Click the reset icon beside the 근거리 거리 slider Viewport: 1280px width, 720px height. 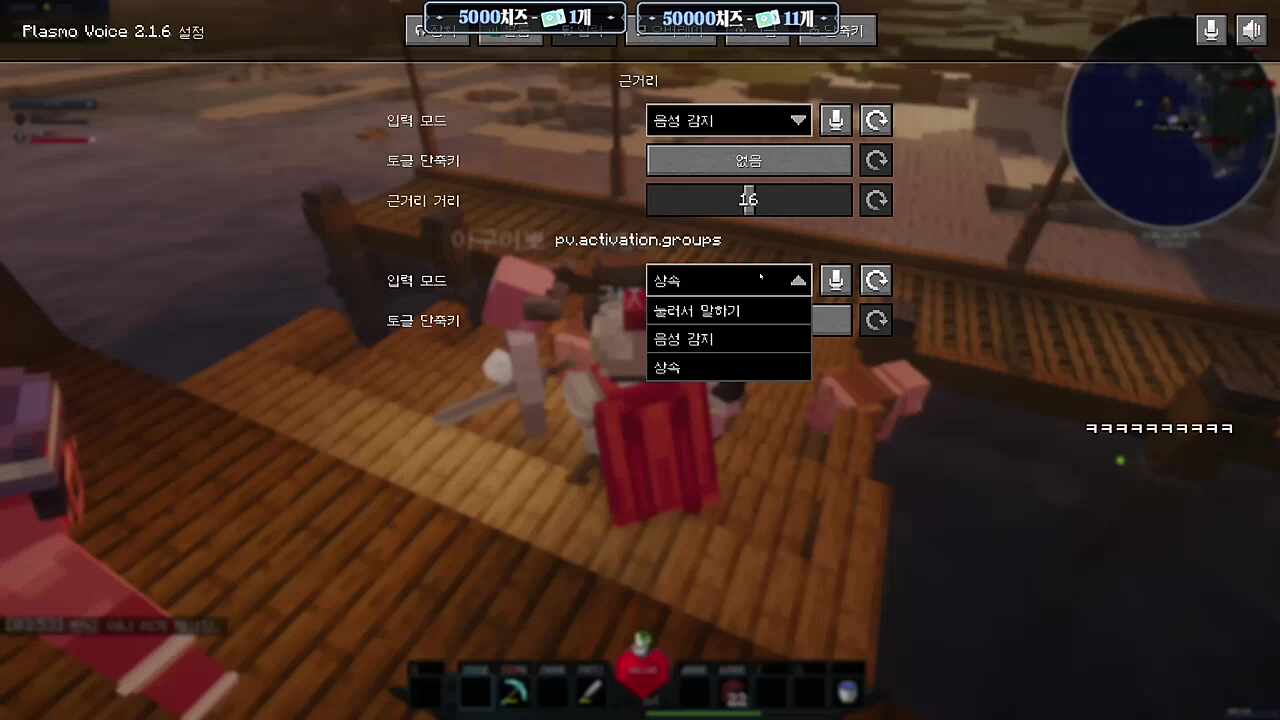[x=875, y=200]
